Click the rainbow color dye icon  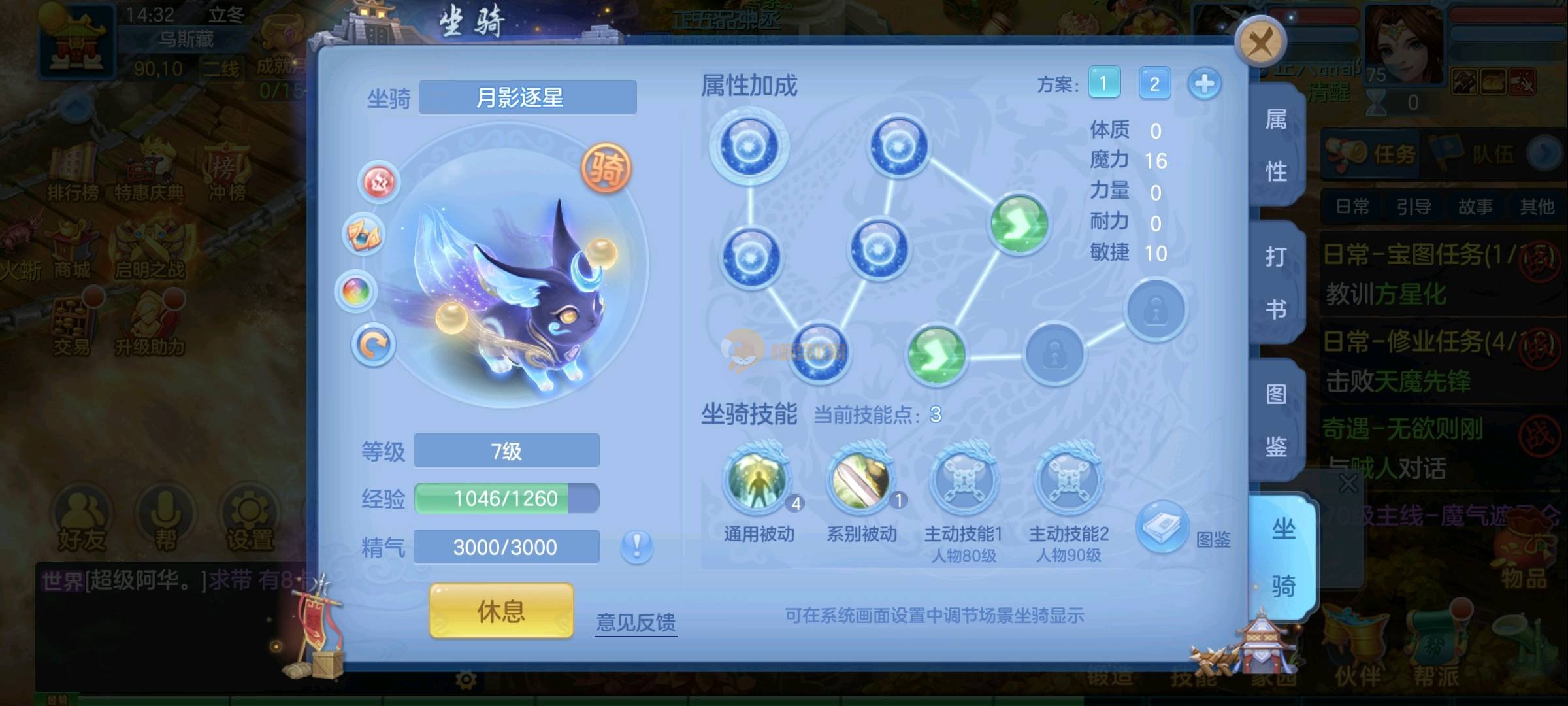click(x=356, y=291)
